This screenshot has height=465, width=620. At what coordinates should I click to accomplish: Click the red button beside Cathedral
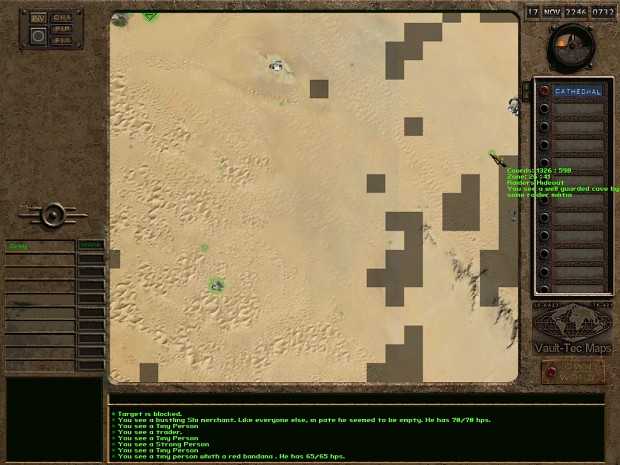[544, 91]
